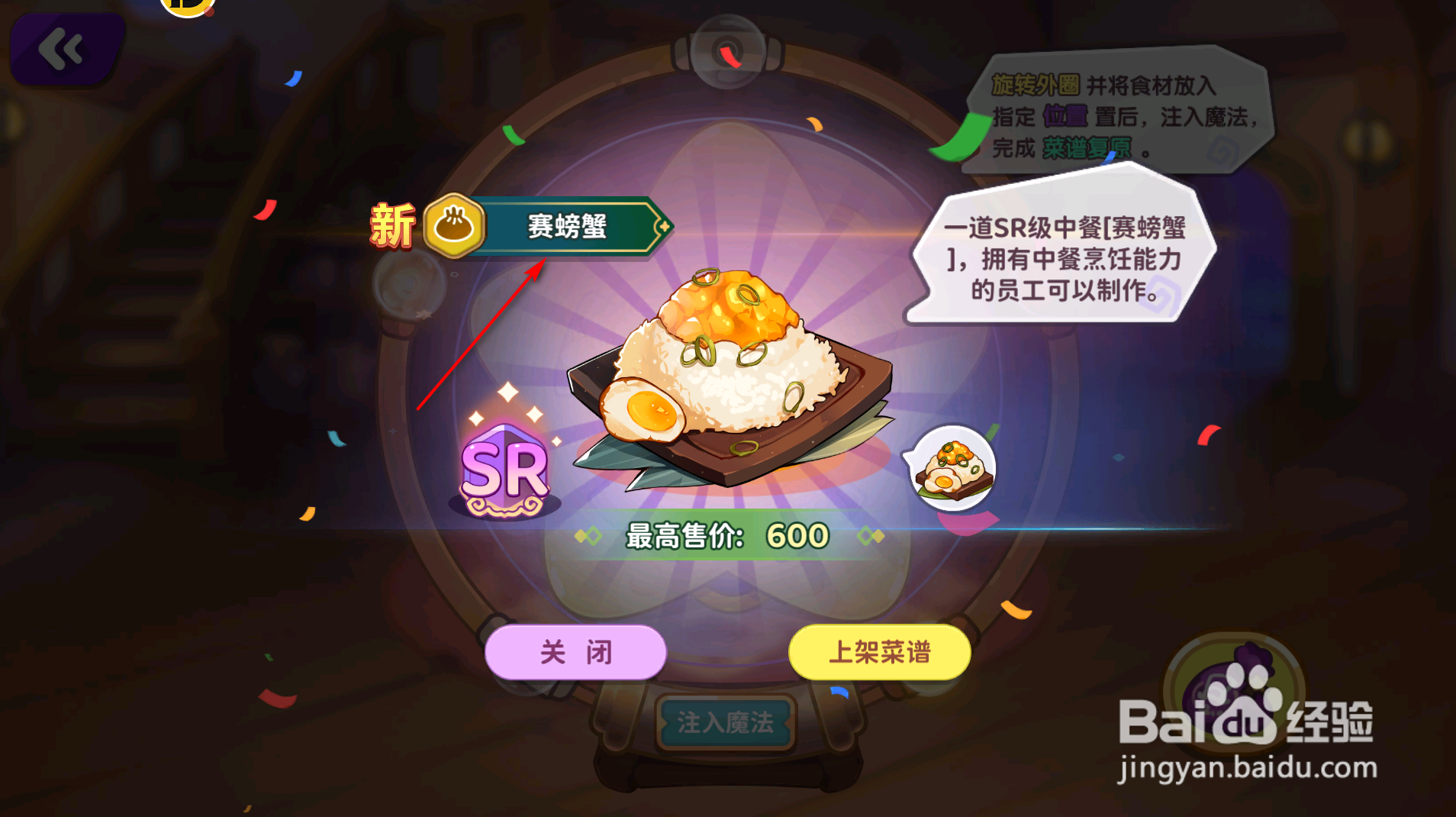Click the 新 (new) badge icon
This screenshot has width=1456, height=817.
pos(391,224)
